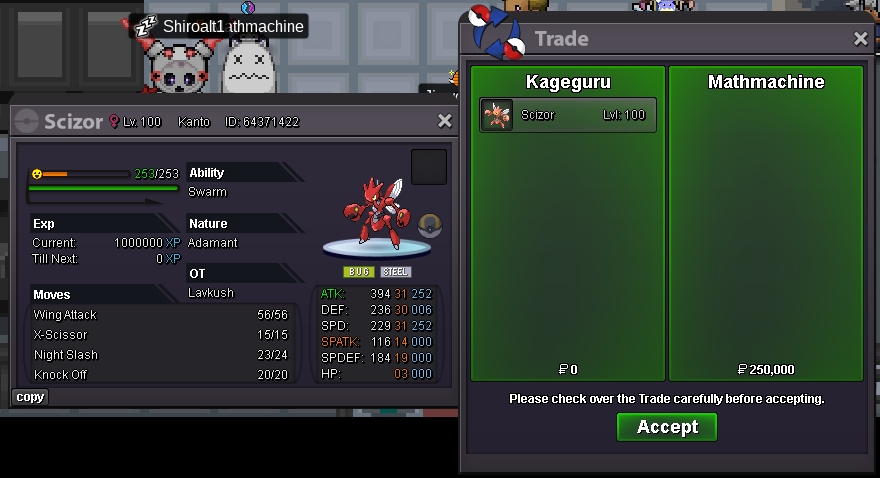Screen dimensions: 880x478
Task: Select the Wing Attack move
Action: (160, 315)
